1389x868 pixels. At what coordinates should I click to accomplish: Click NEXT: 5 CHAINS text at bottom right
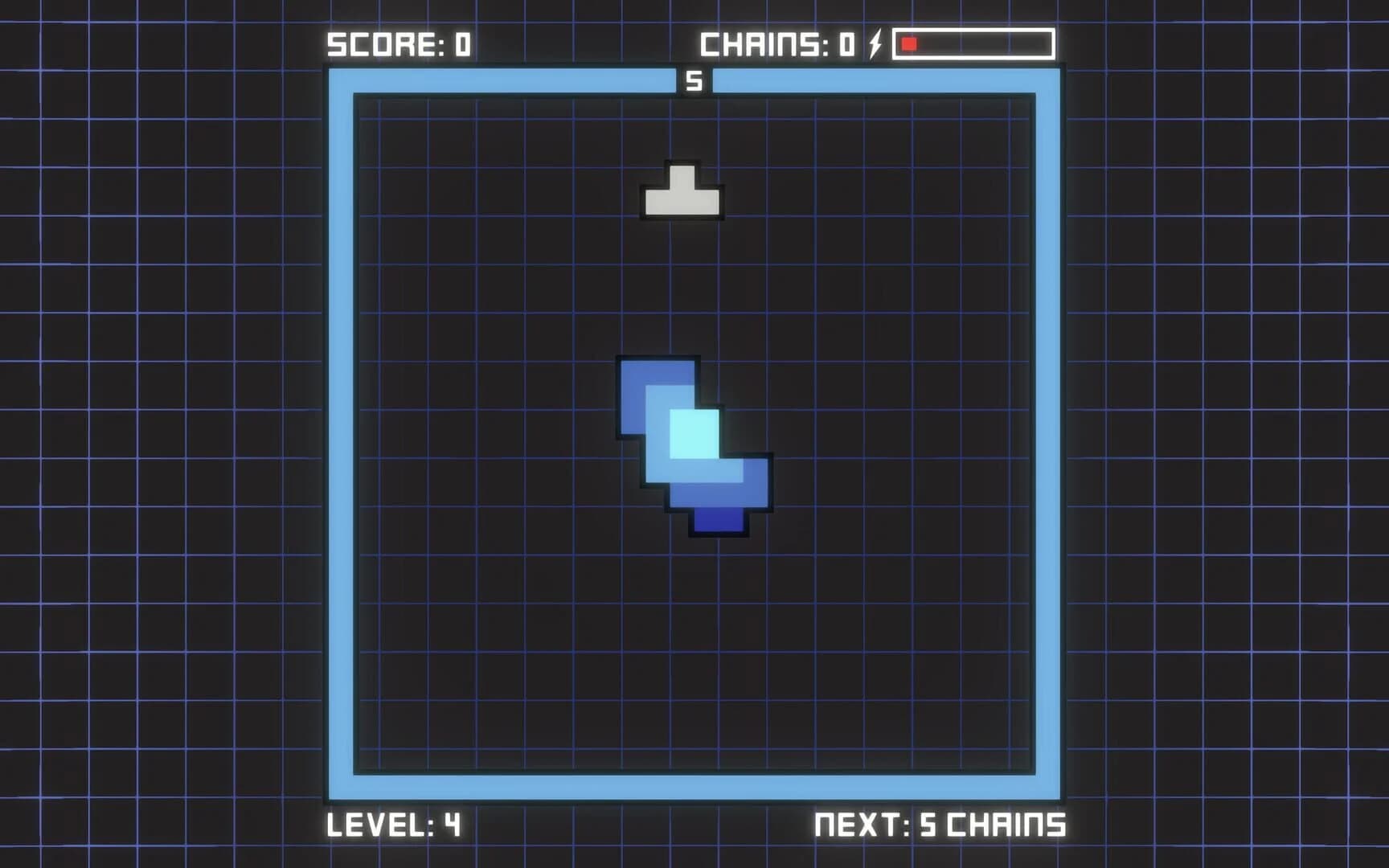coord(940,825)
